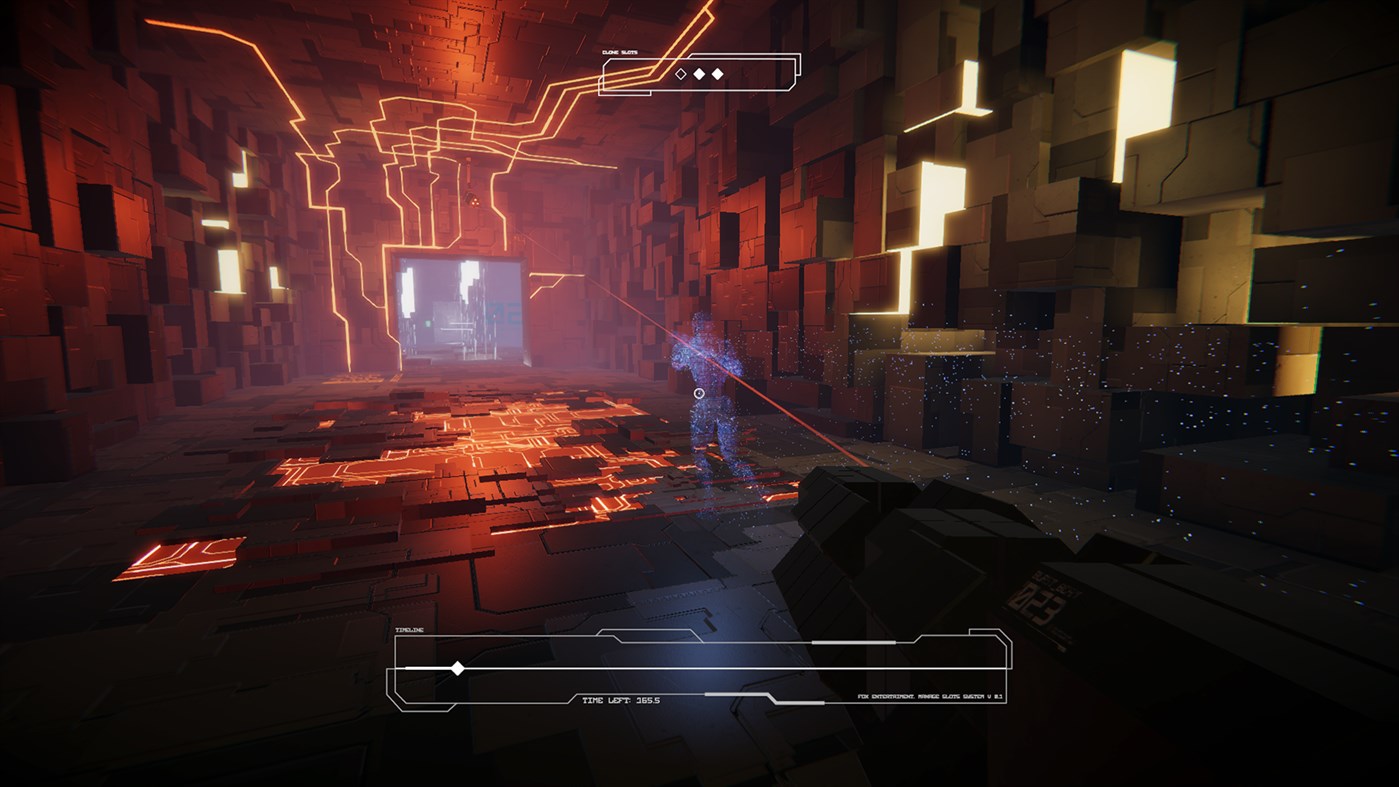1399x787 pixels.
Task: Move the timeline progress marker diamond
Action: (x=458, y=667)
